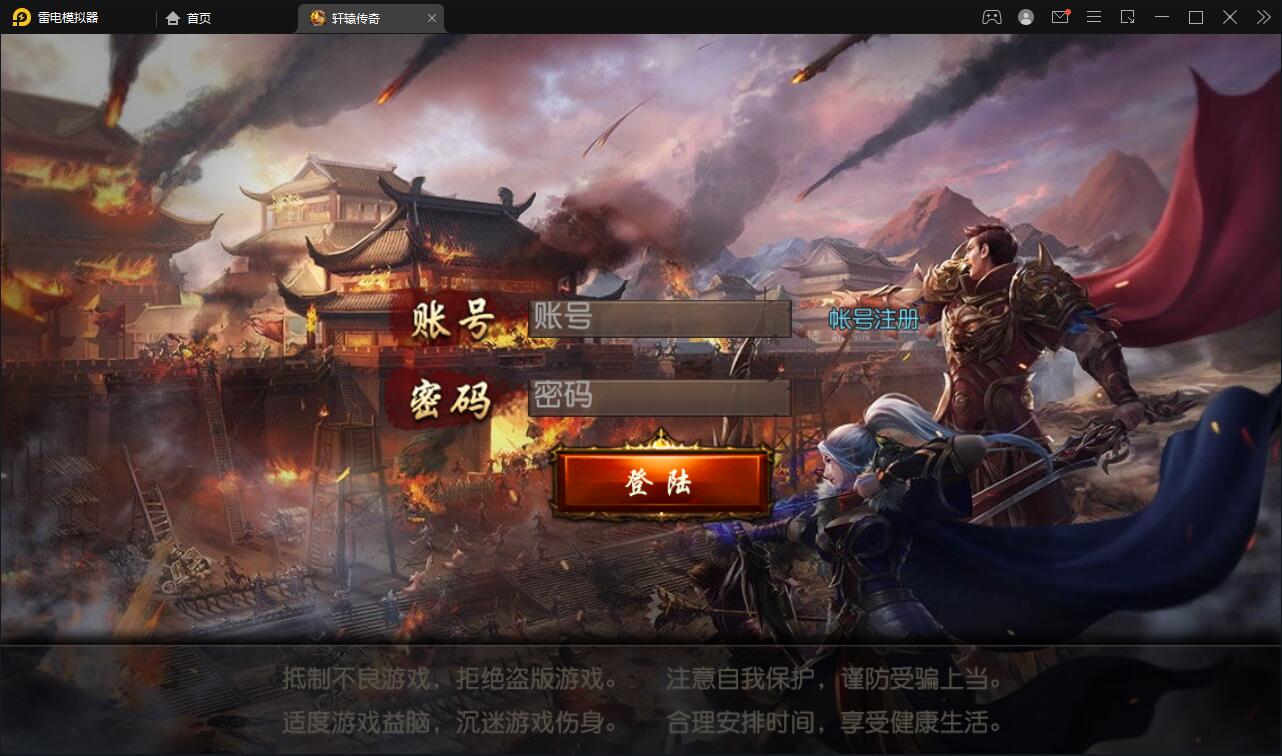The width and height of the screenshot is (1282, 756).
Task: Click the red notification dot on messages
Action: [1069, 10]
